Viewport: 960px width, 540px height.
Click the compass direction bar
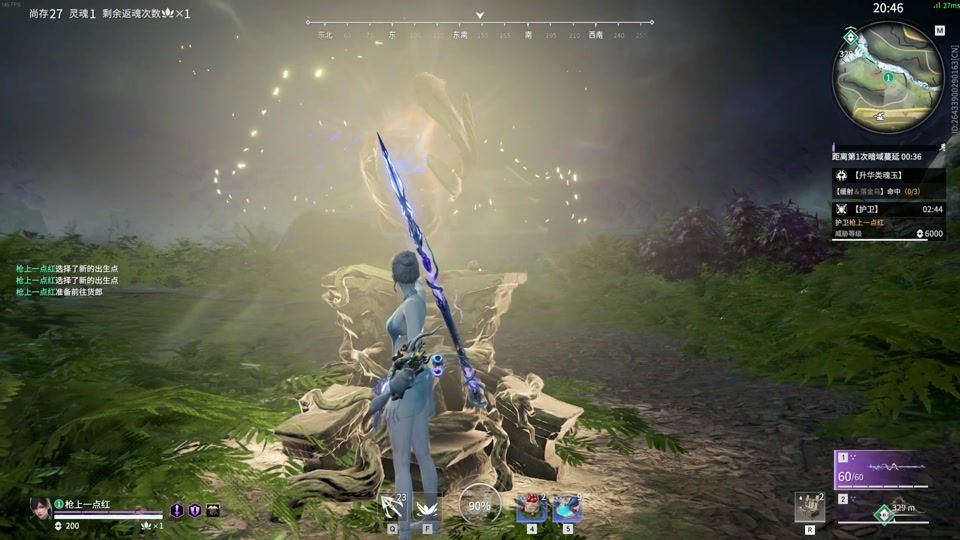(480, 22)
